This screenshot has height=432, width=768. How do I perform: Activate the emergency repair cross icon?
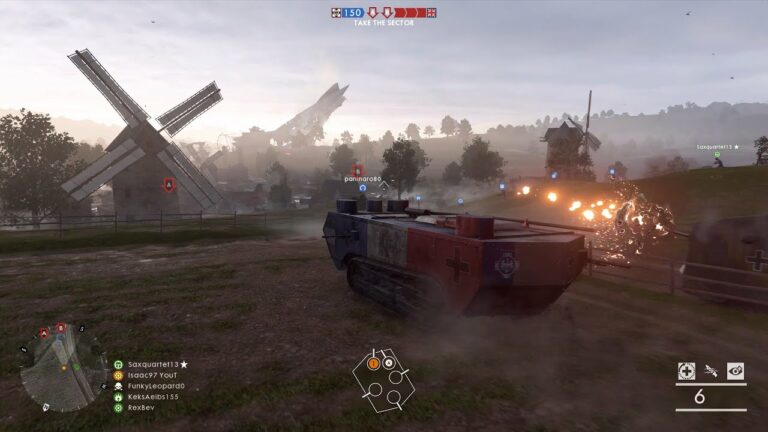(x=686, y=371)
